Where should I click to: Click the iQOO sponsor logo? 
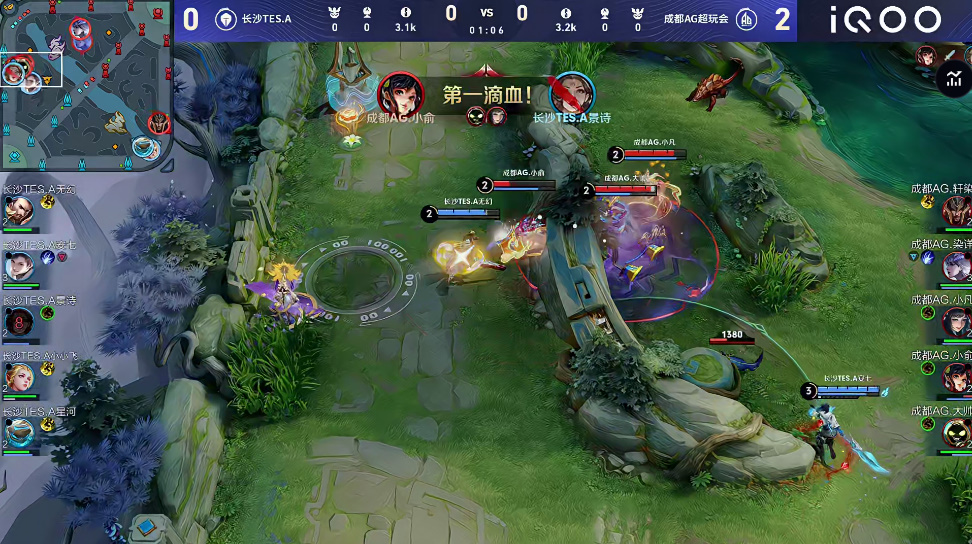click(x=885, y=20)
